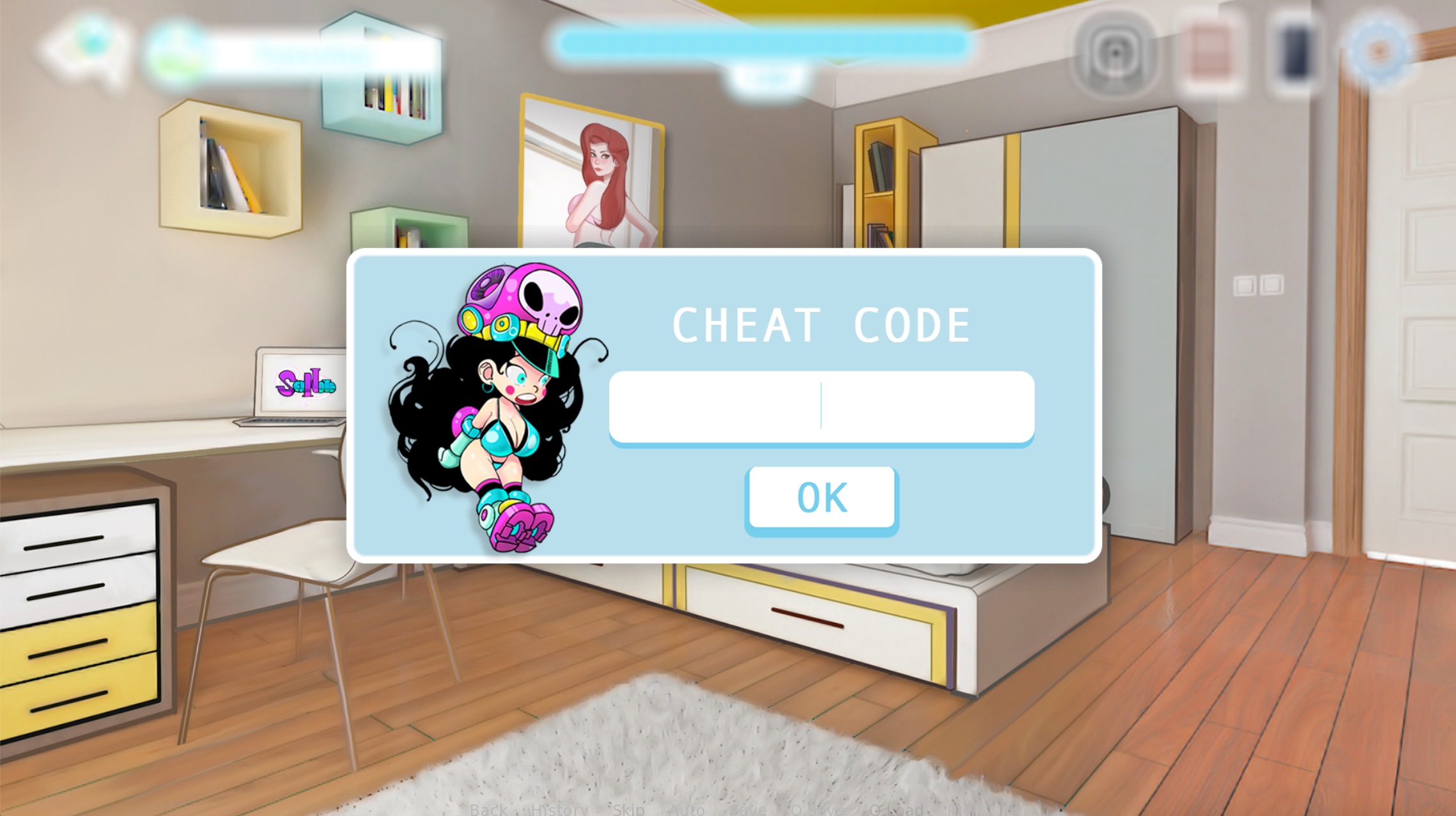This screenshot has height=816, width=1456.
Task: Click the cheat code text input field
Action: pos(821,407)
